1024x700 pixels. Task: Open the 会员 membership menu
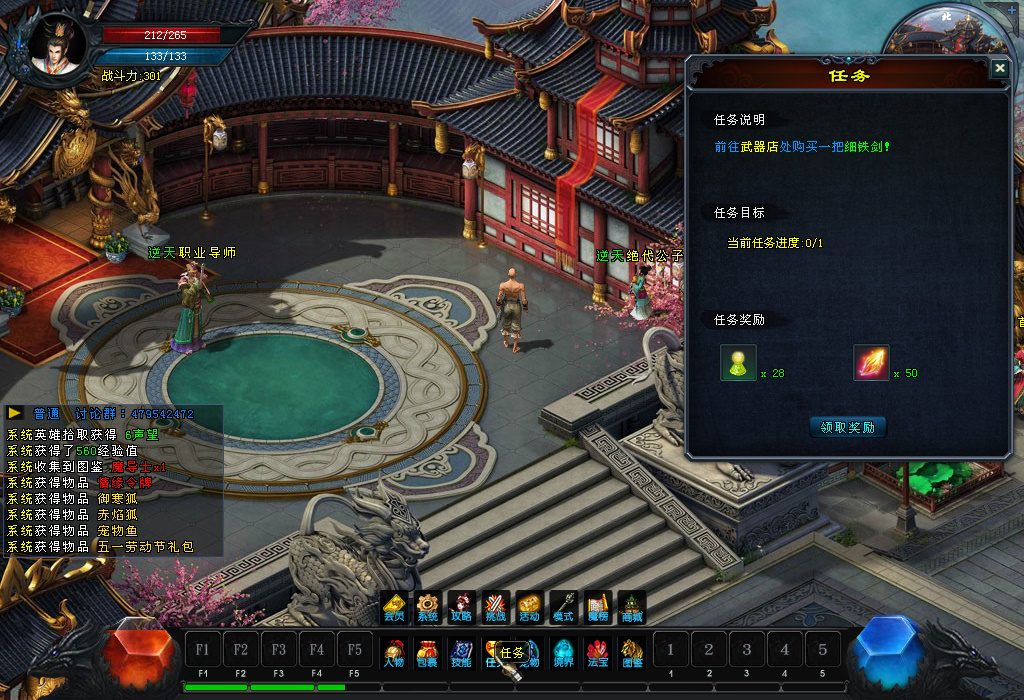tap(394, 607)
